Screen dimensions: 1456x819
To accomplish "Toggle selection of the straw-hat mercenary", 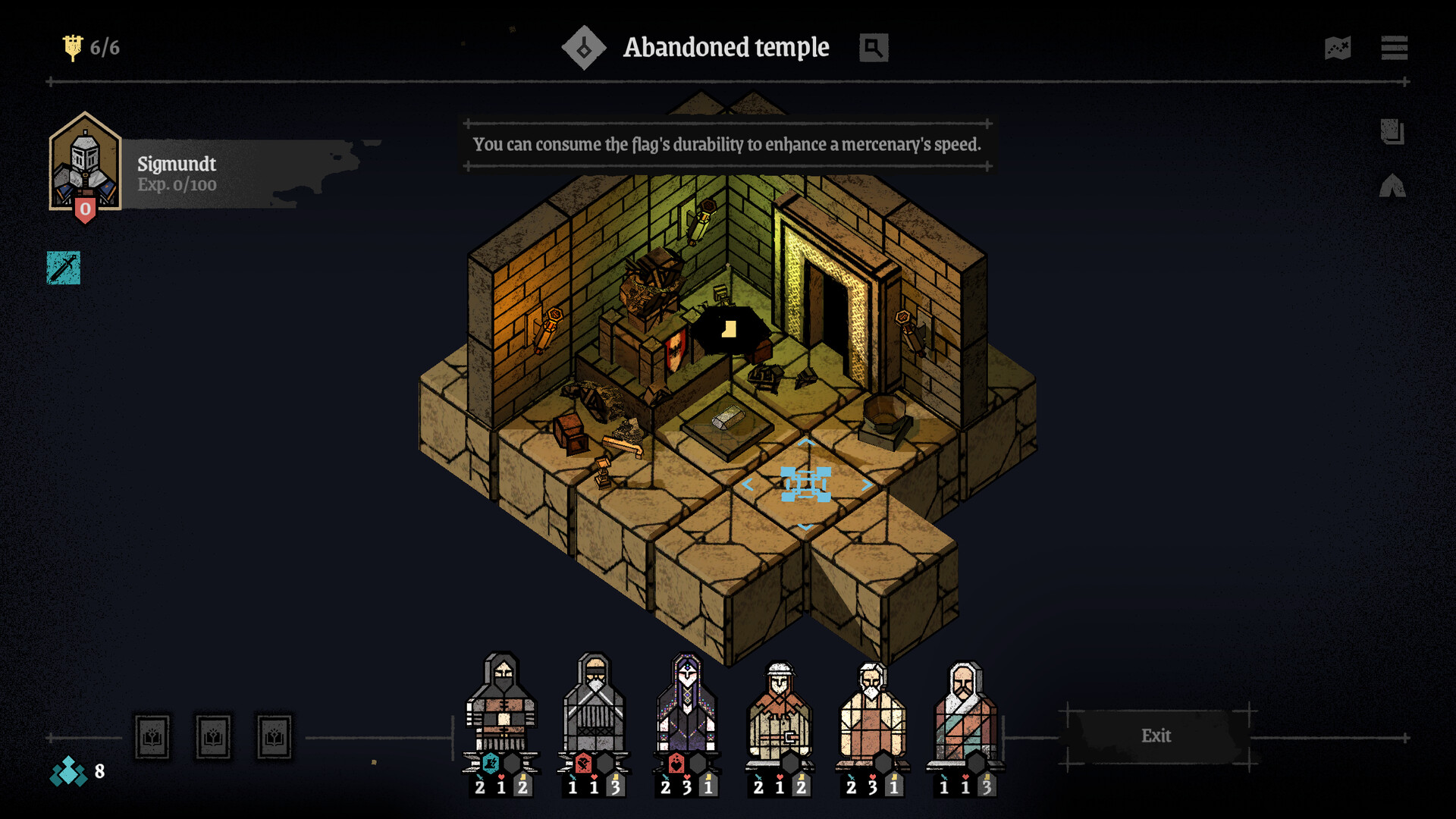I will pos(780,705).
